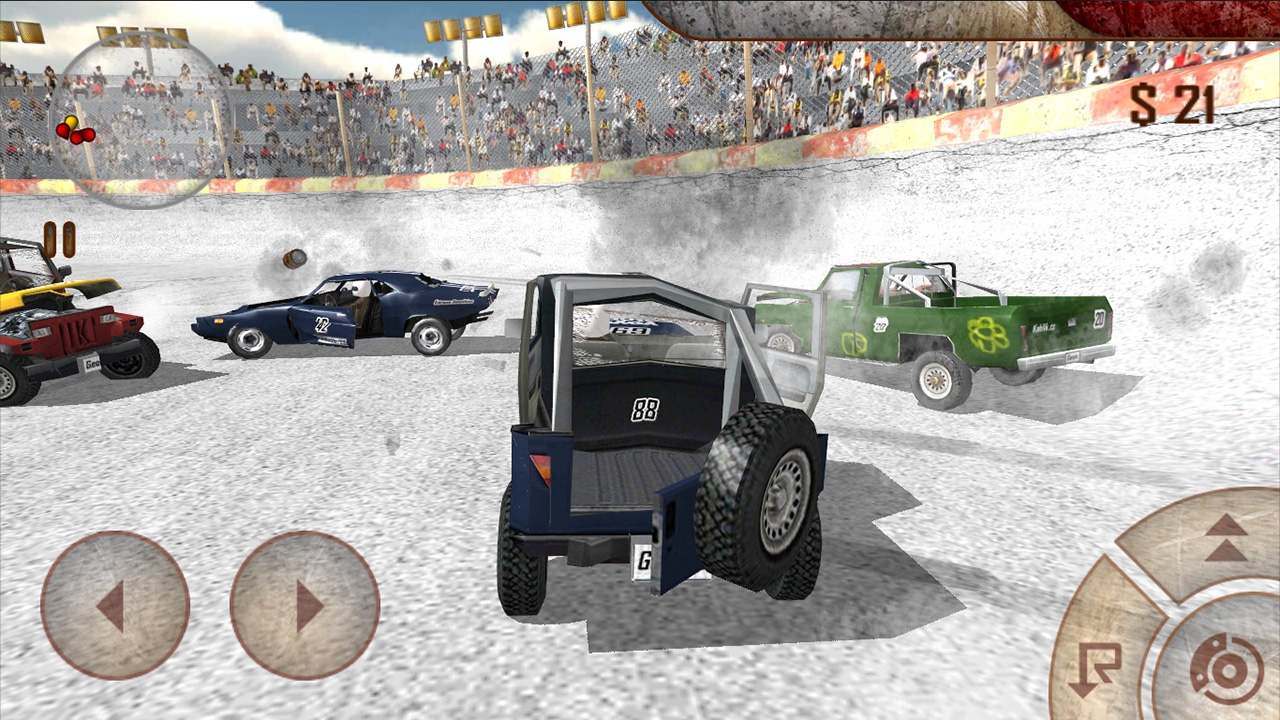The height and width of the screenshot is (720, 1280).
Task: Pause the game with the pause icon
Action: (59, 240)
